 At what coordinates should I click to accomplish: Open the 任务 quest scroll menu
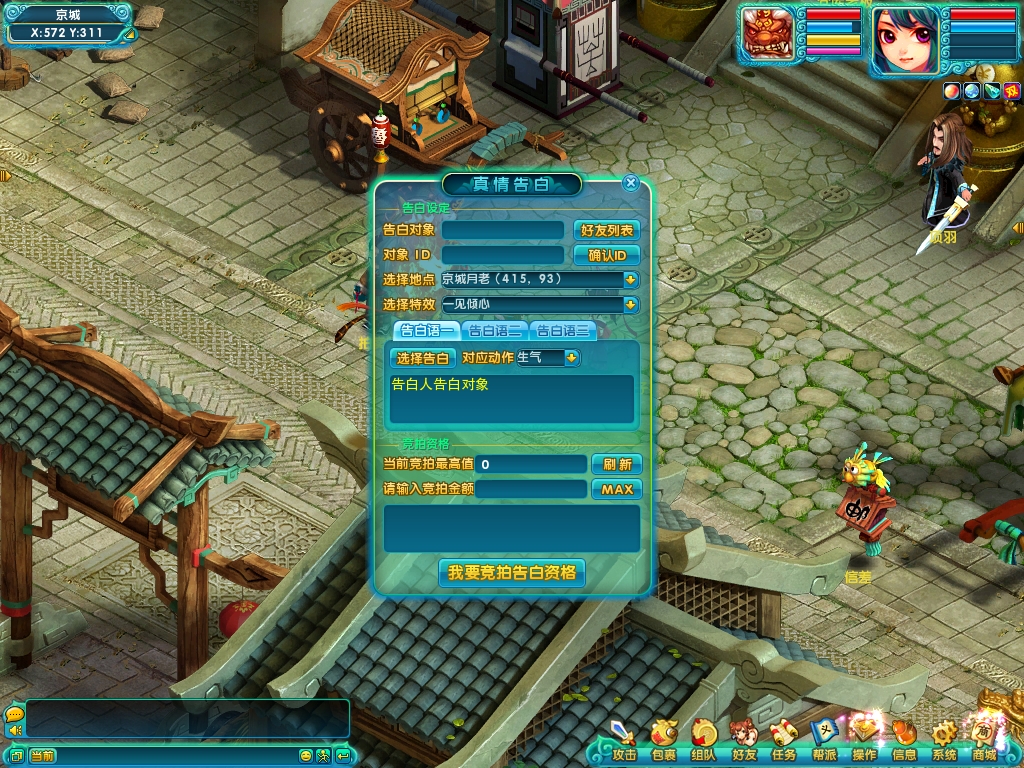click(783, 740)
